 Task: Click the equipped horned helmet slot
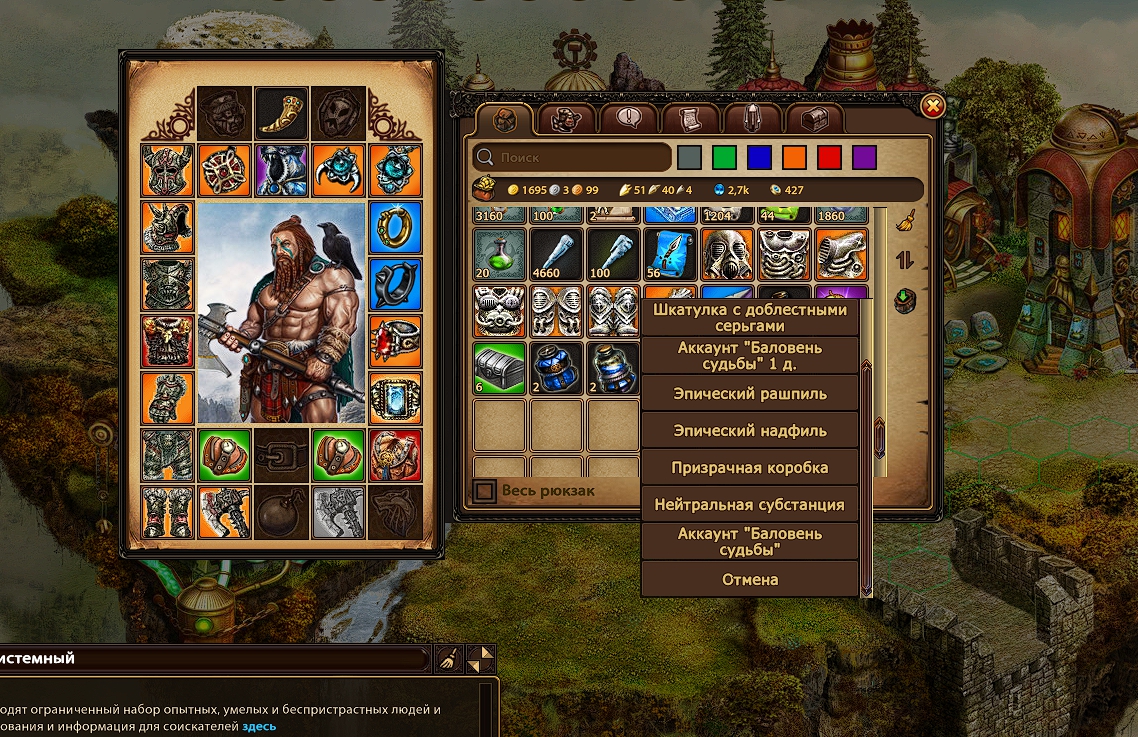tap(167, 170)
